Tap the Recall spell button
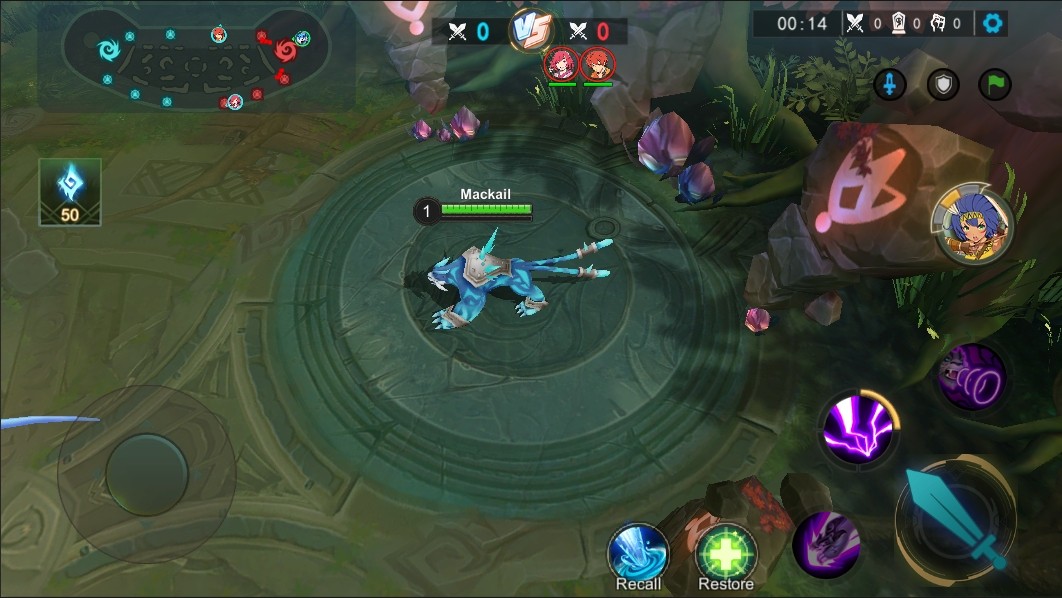 638,552
